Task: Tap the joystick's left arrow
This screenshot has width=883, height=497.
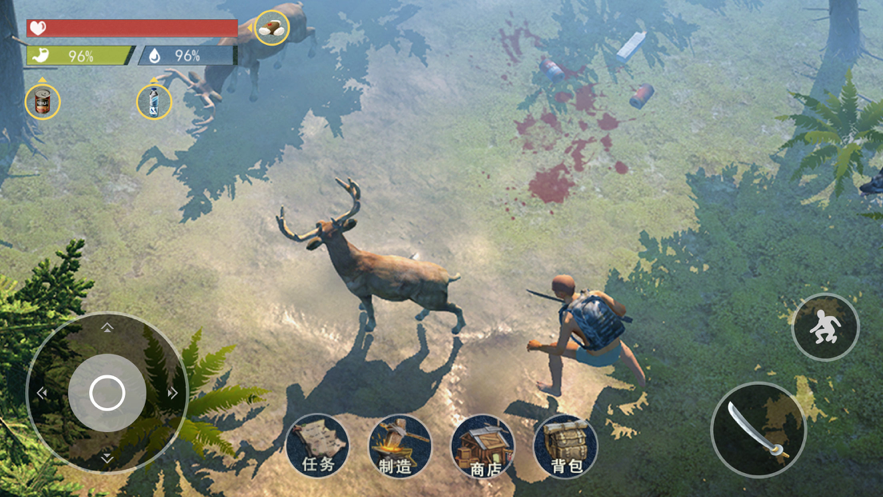Action: coord(41,393)
